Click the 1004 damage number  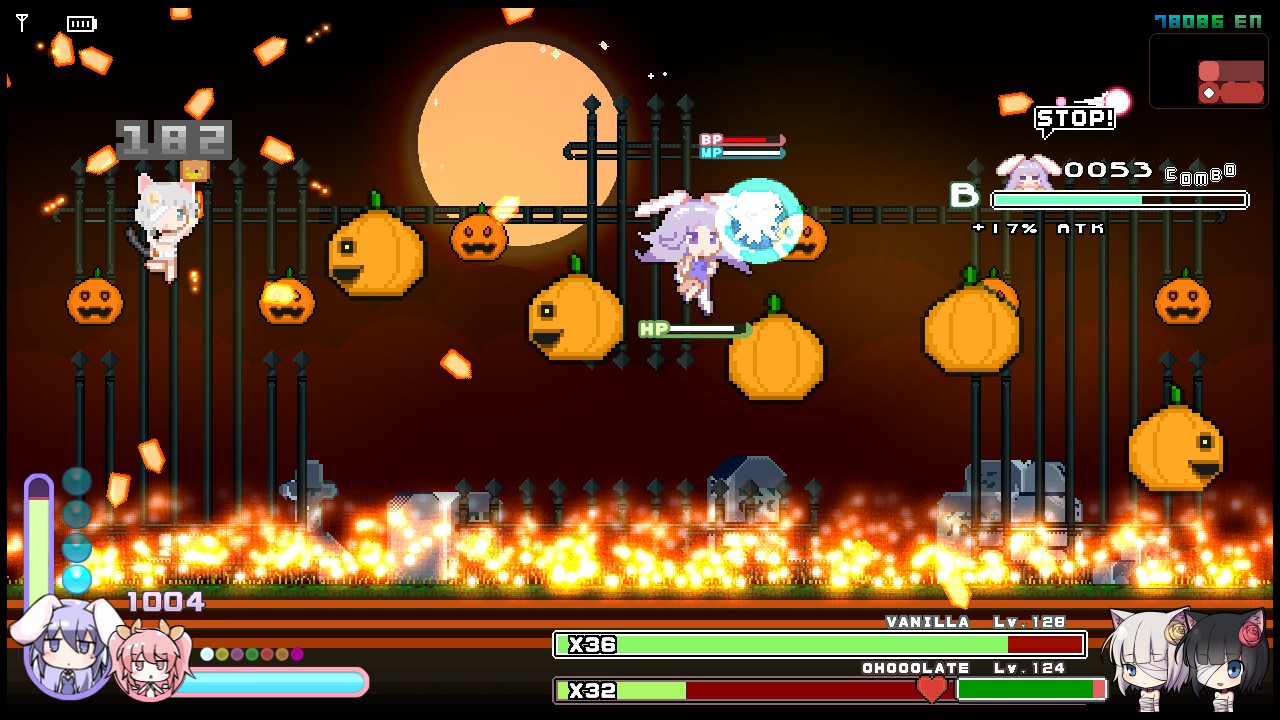[166, 601]
